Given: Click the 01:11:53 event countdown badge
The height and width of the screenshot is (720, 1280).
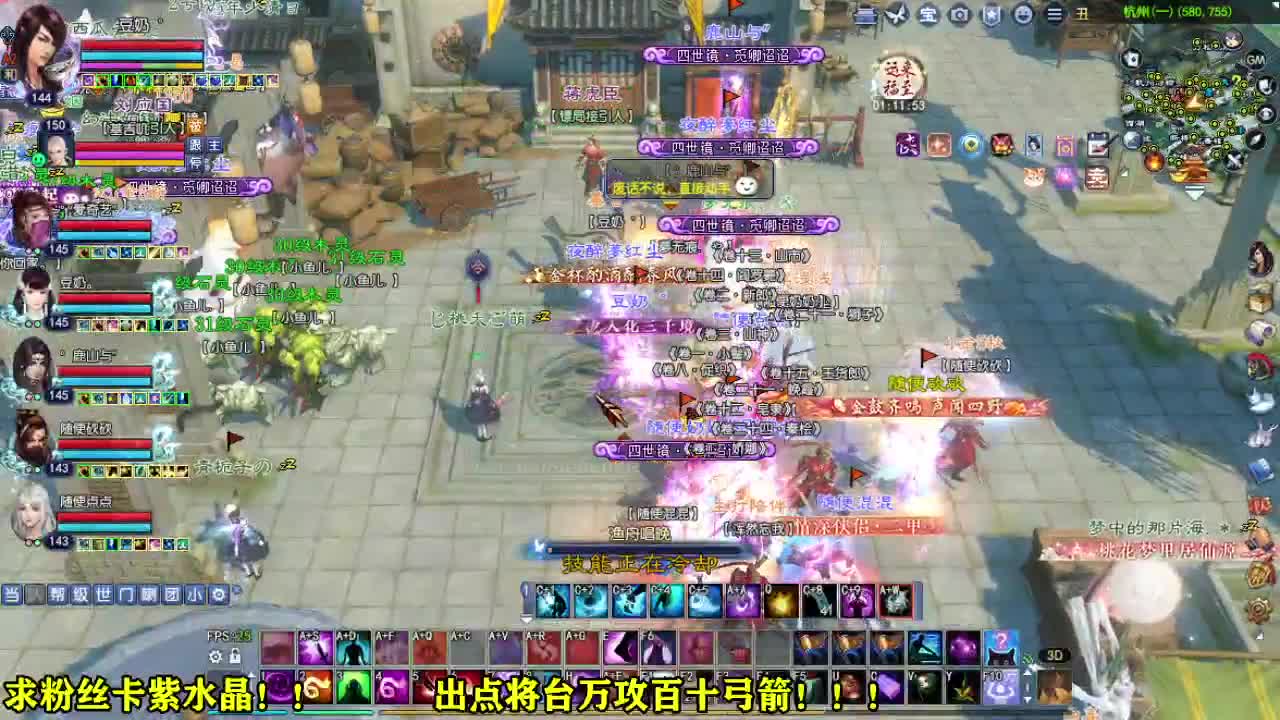Looking at the screenshot, I should click(900, 105).
